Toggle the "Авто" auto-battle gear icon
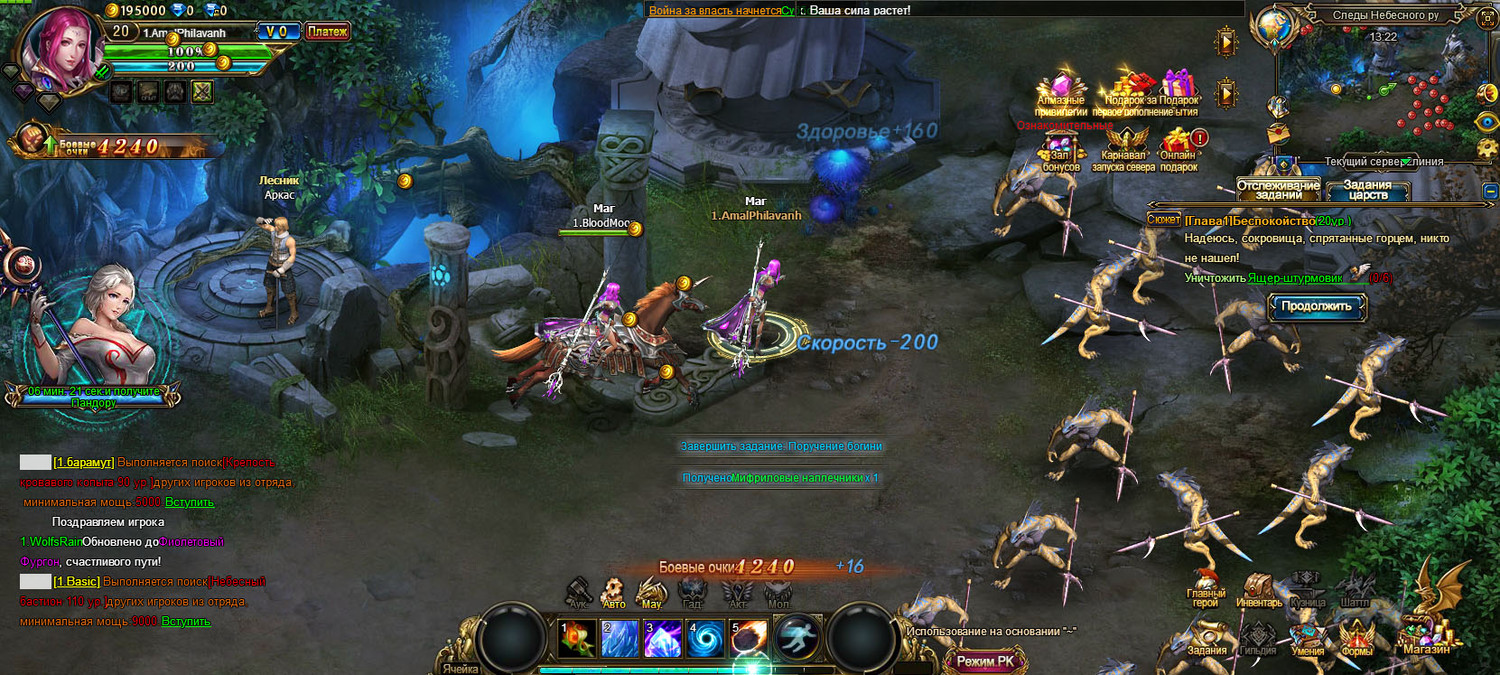 point(614,592)
